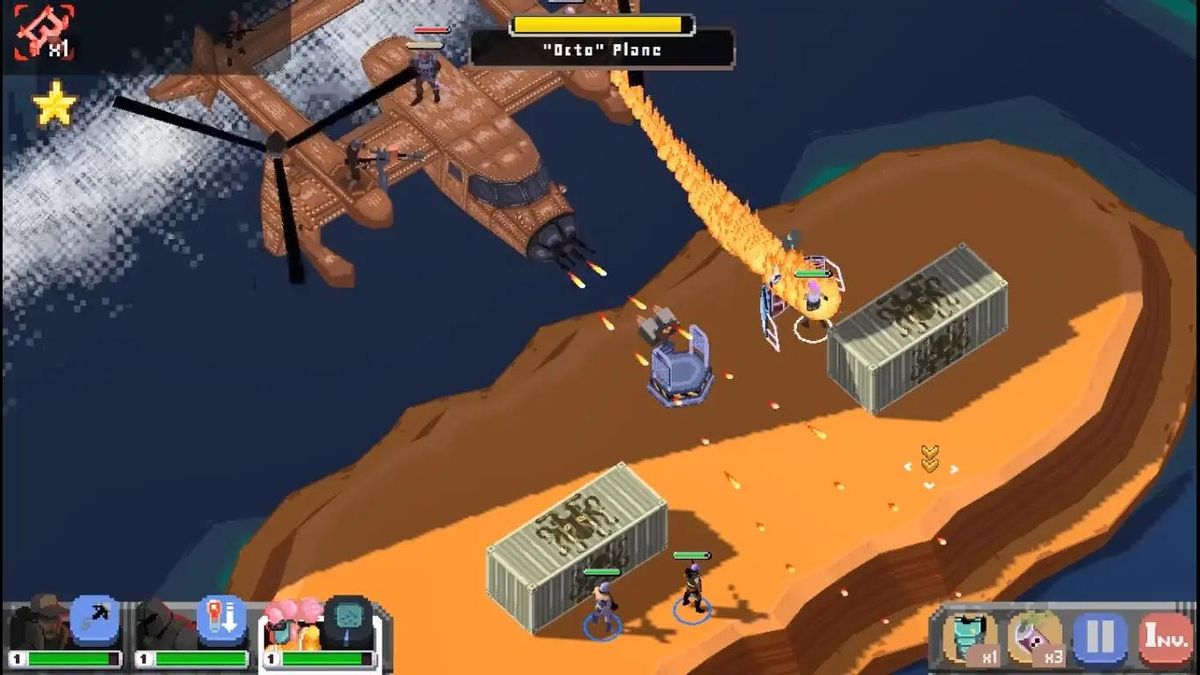Select the dark armored squad member portrait
The image size is (1200, 675).
pyautogui.click(x=166, y=623)
